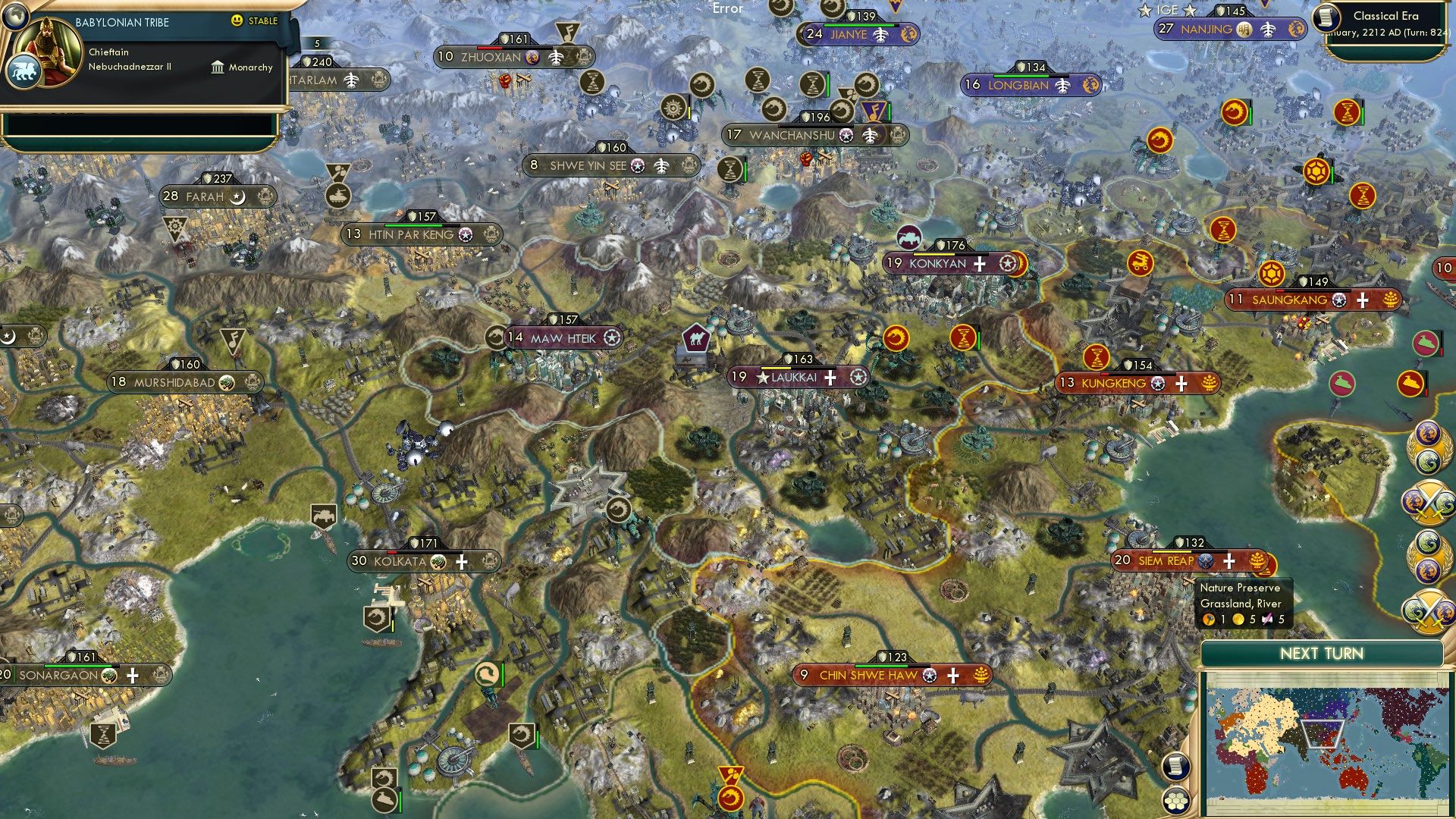Image resolution: width=1456 pixels, height=819 pixels.
Task: Click the STABLE happiness smiley indicator
Action: point(237,21)
